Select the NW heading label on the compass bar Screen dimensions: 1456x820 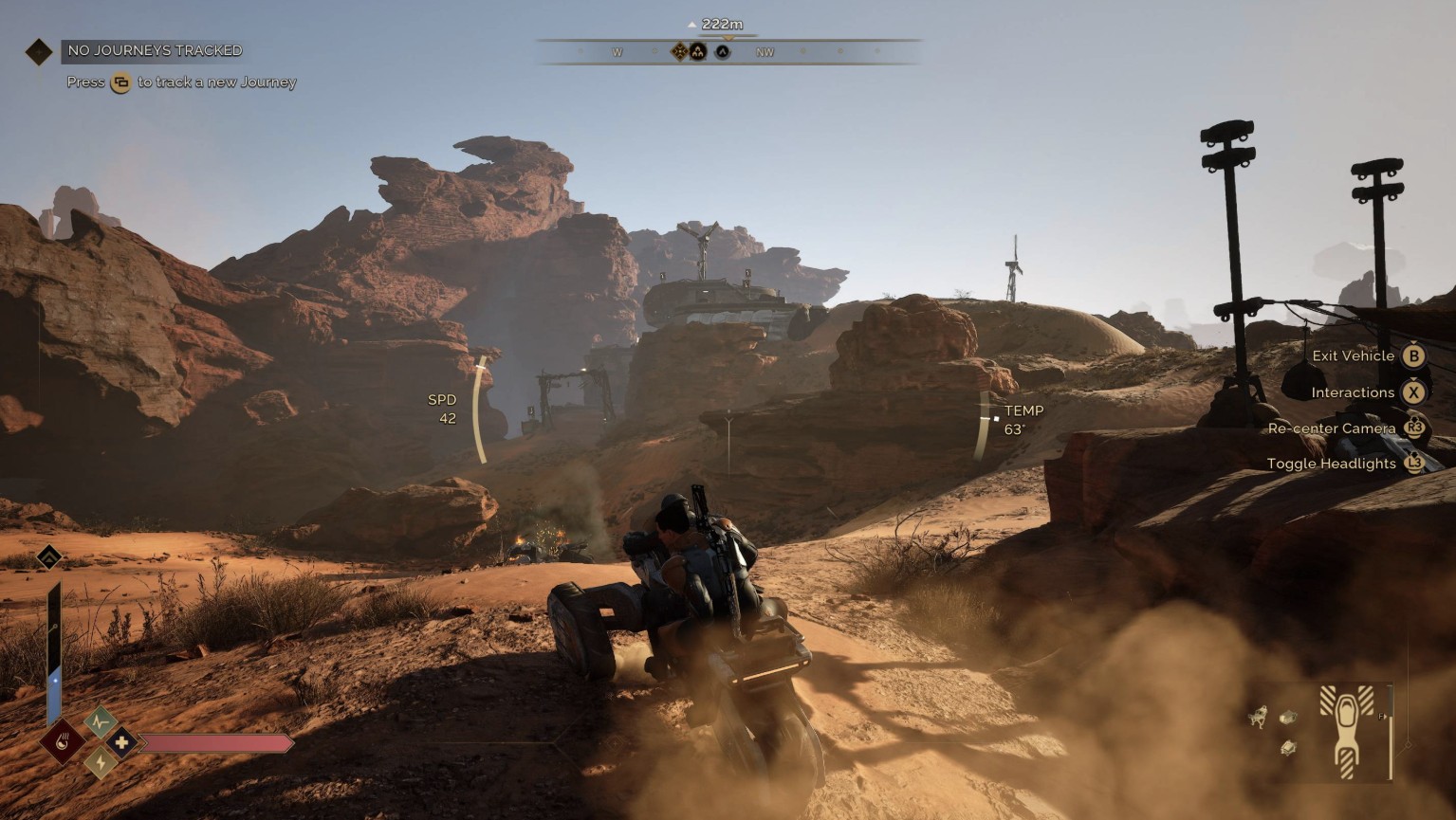point(765,53)
